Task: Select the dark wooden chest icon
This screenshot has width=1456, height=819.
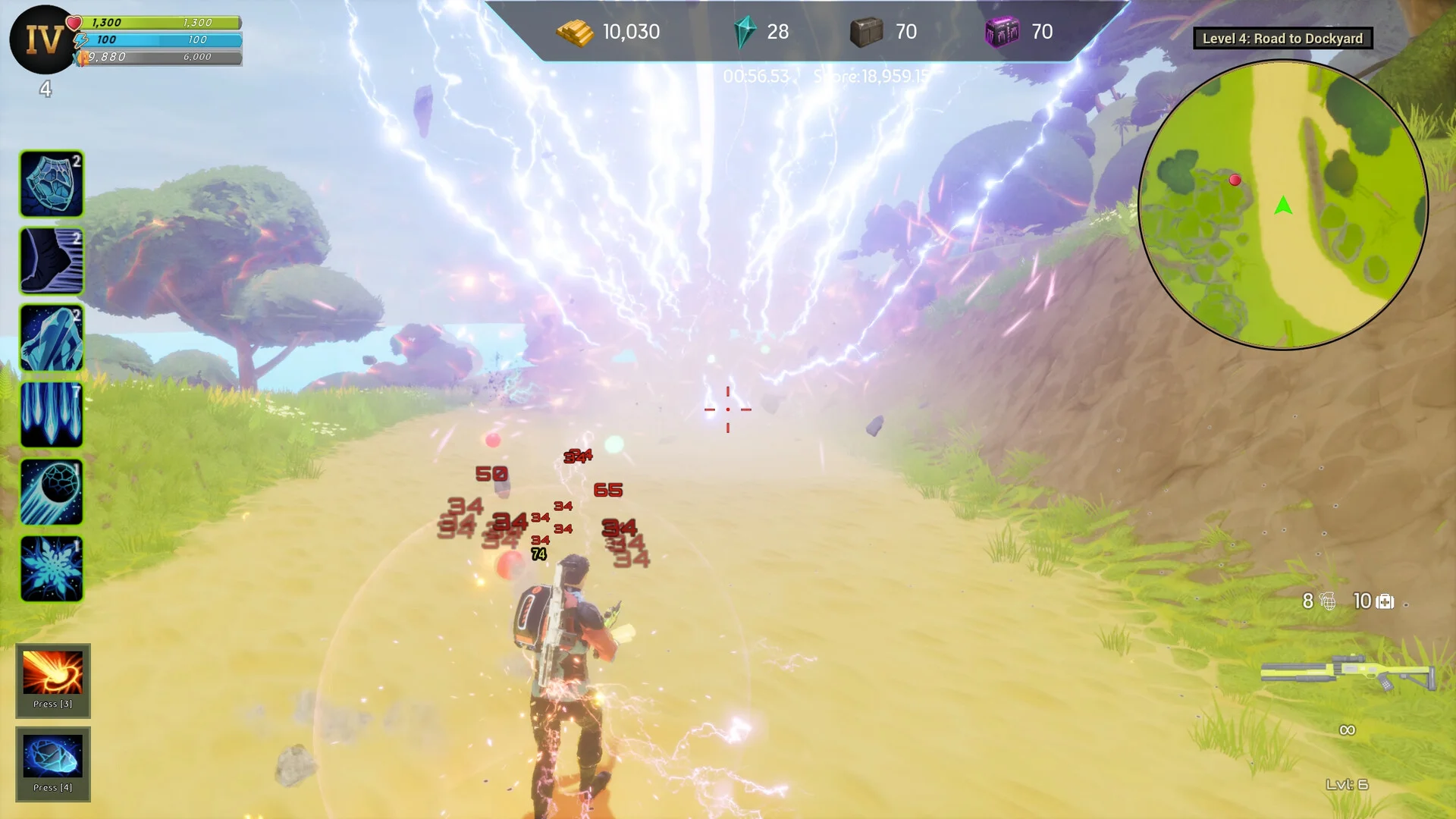Action: [x=866, y=33]
